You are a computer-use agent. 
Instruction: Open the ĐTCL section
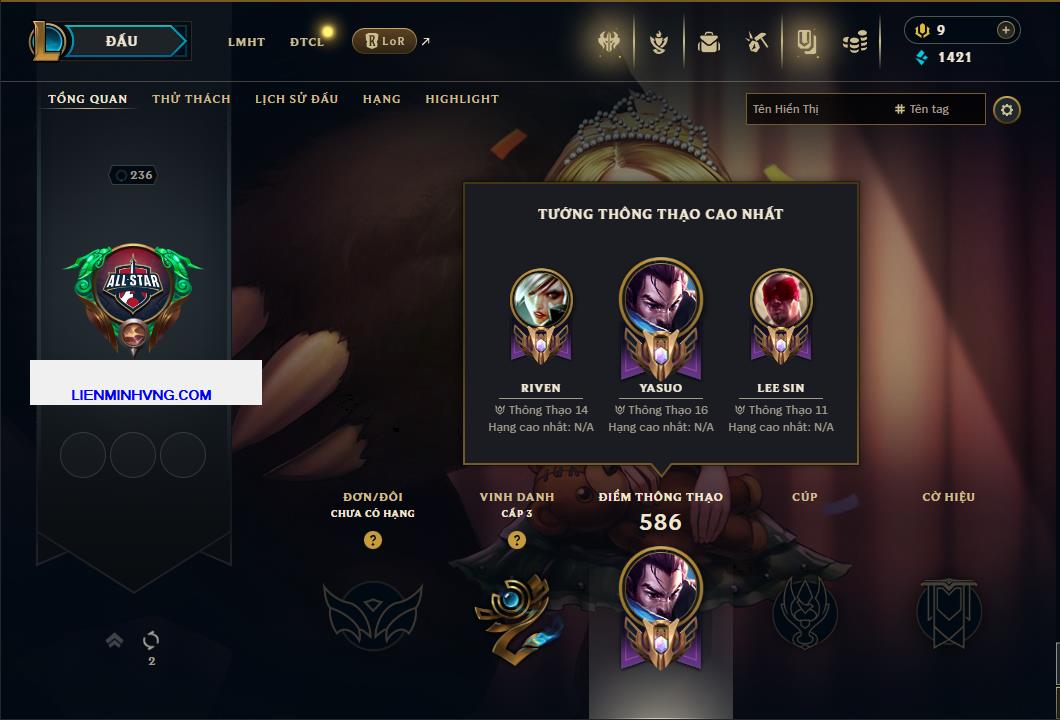coord(307,42)
